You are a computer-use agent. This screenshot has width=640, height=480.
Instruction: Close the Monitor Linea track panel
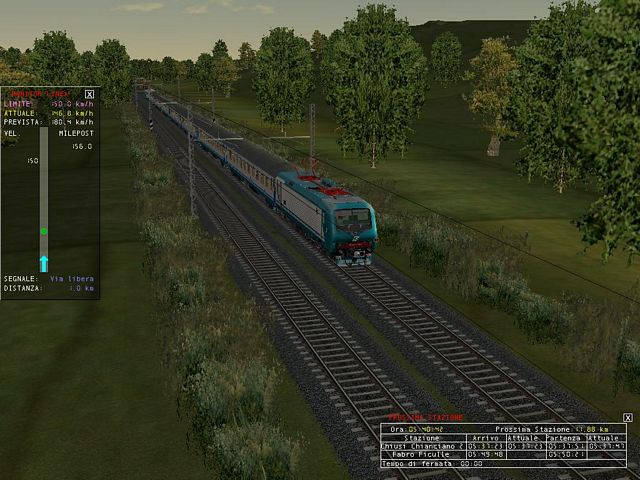90,94
